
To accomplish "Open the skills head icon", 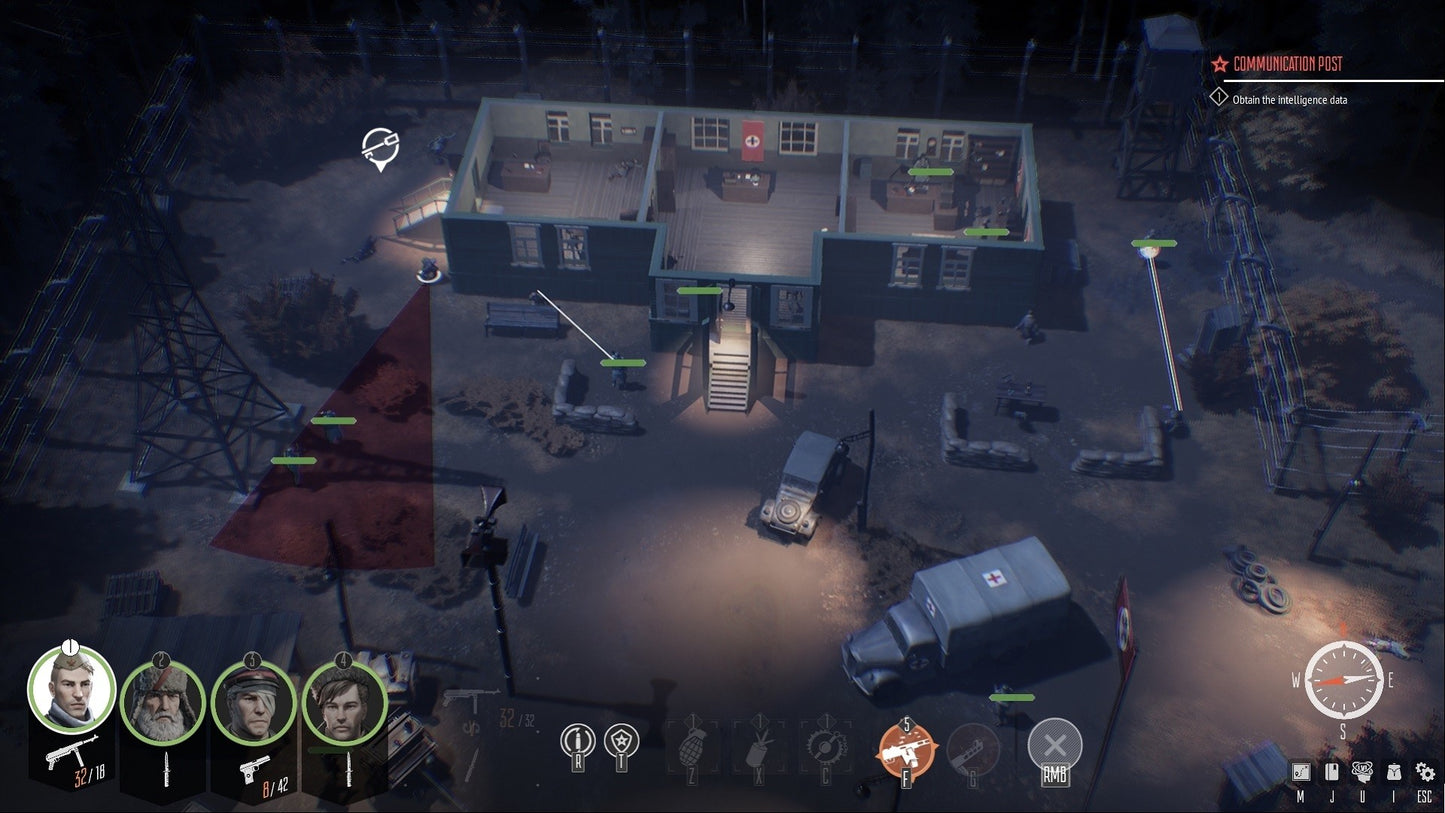I will (1361, 771).
